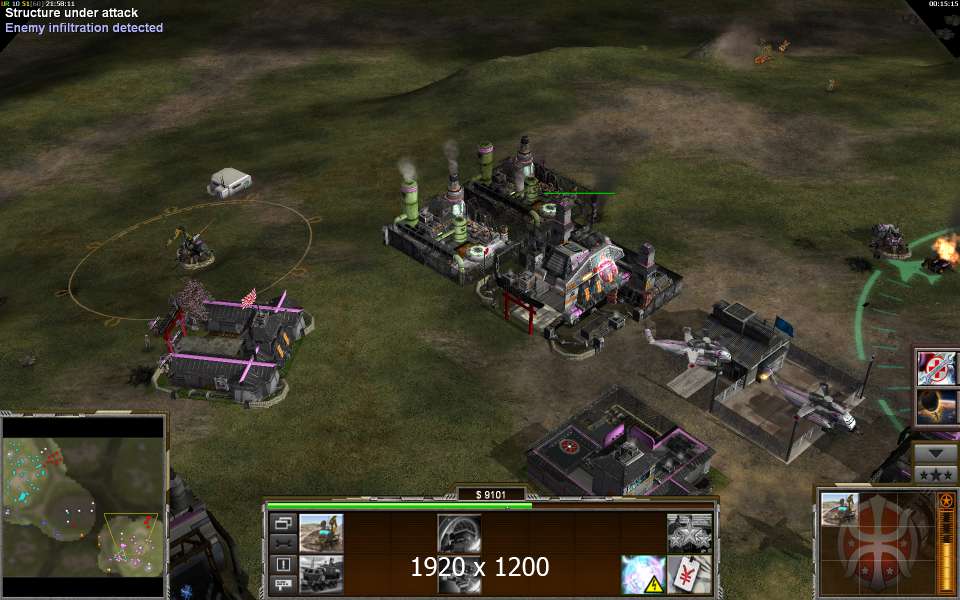Image resolution: width=960 pixels, height=600 pixels.
Task: Open the chat bubble communicator button
Action: 282,584
